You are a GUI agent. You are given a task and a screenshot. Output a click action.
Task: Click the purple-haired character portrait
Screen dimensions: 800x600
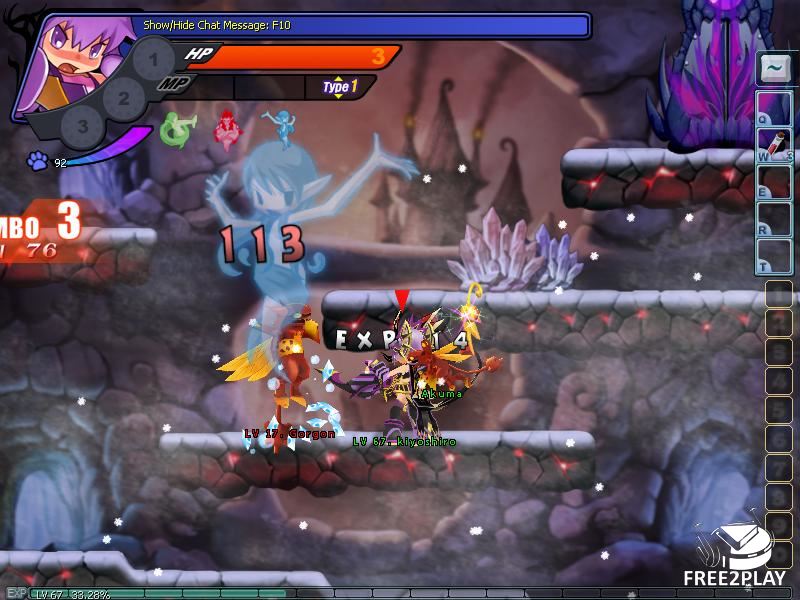(x=70, y=65)
